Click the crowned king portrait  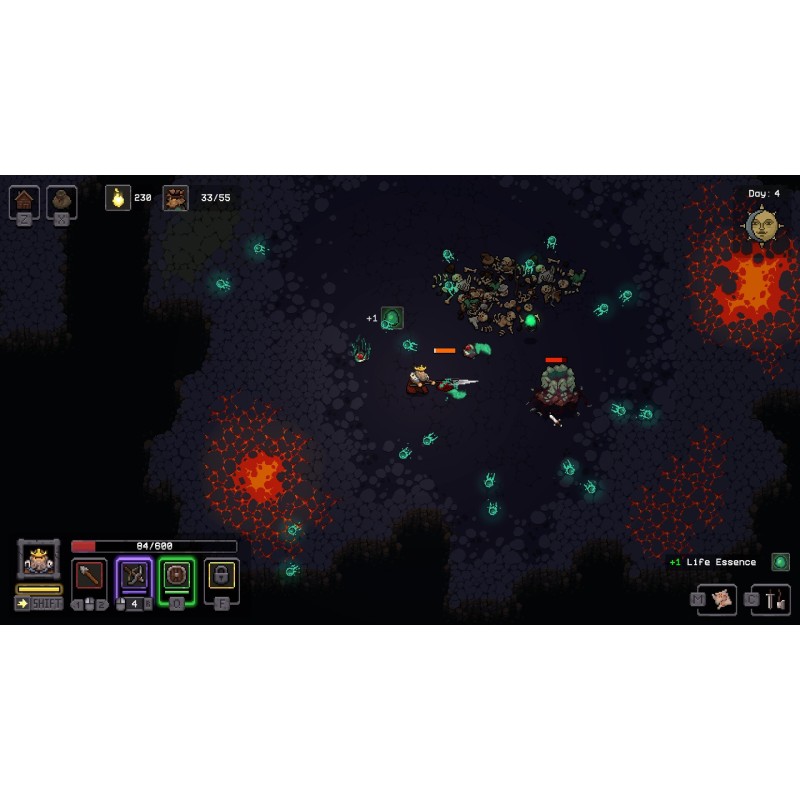pyautogui.click(x=39, y=560)
